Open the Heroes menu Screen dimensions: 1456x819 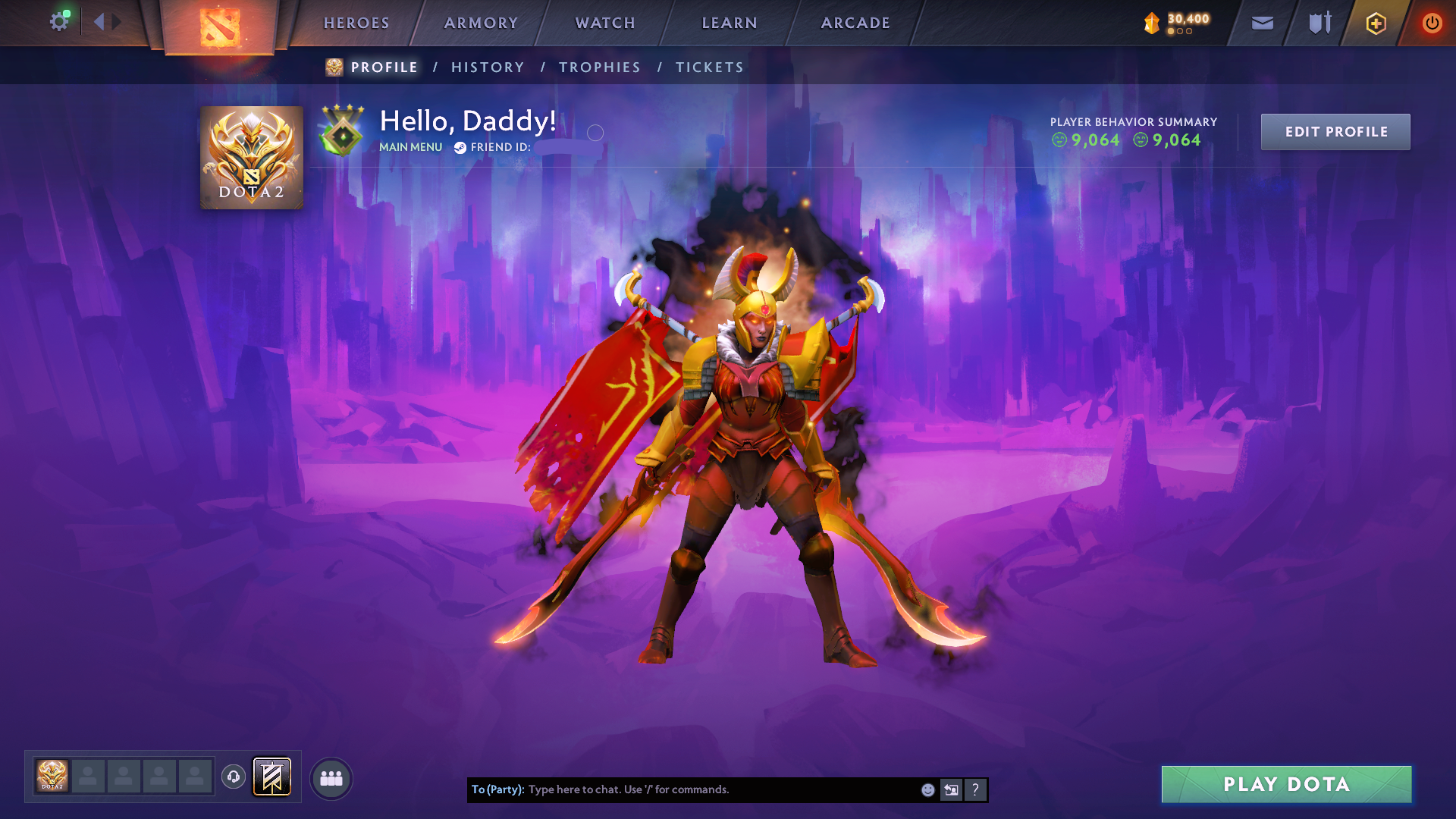pos(356,23)
